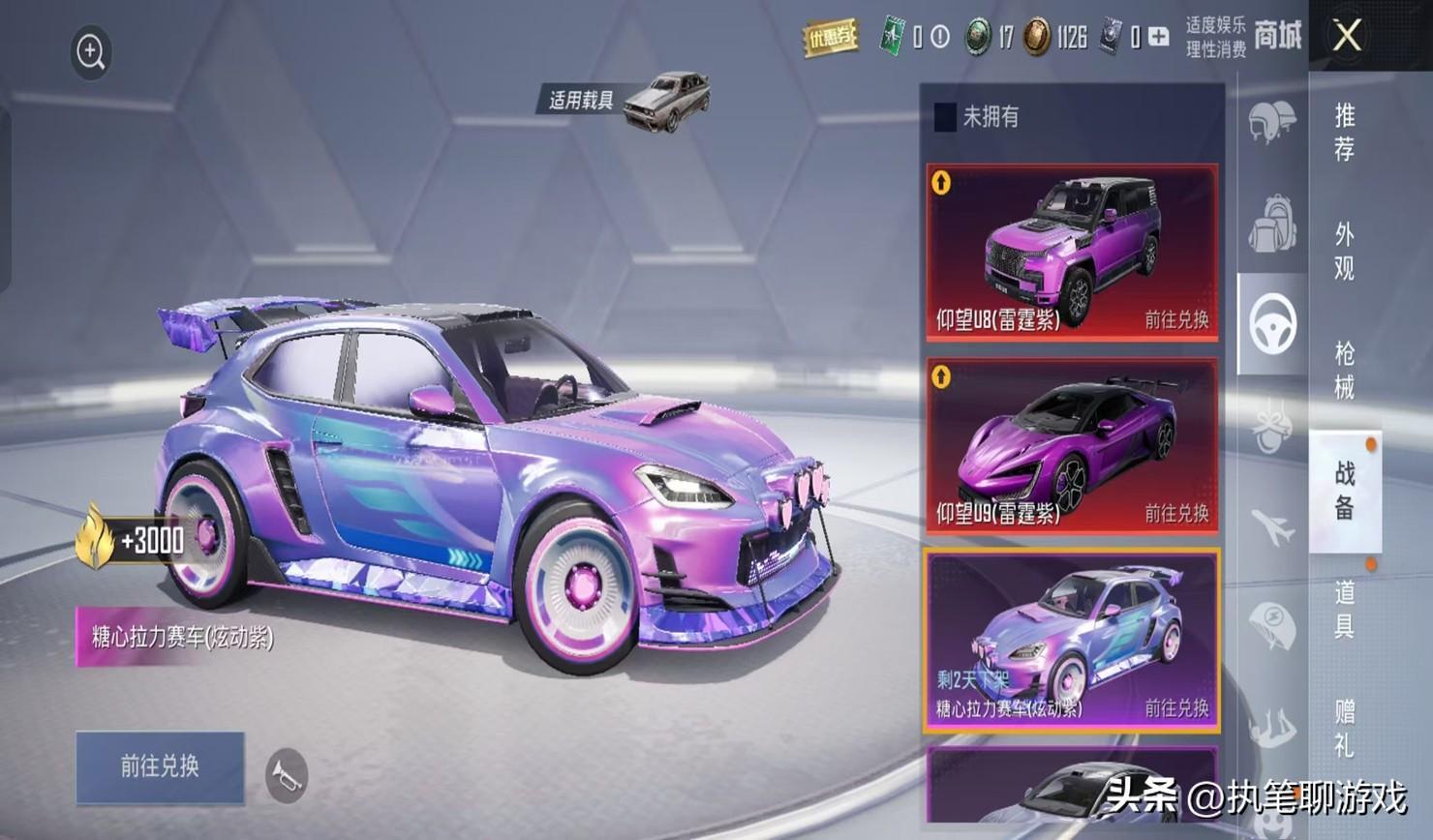Click the plus button to add currency

click(x=1159, y=38)
